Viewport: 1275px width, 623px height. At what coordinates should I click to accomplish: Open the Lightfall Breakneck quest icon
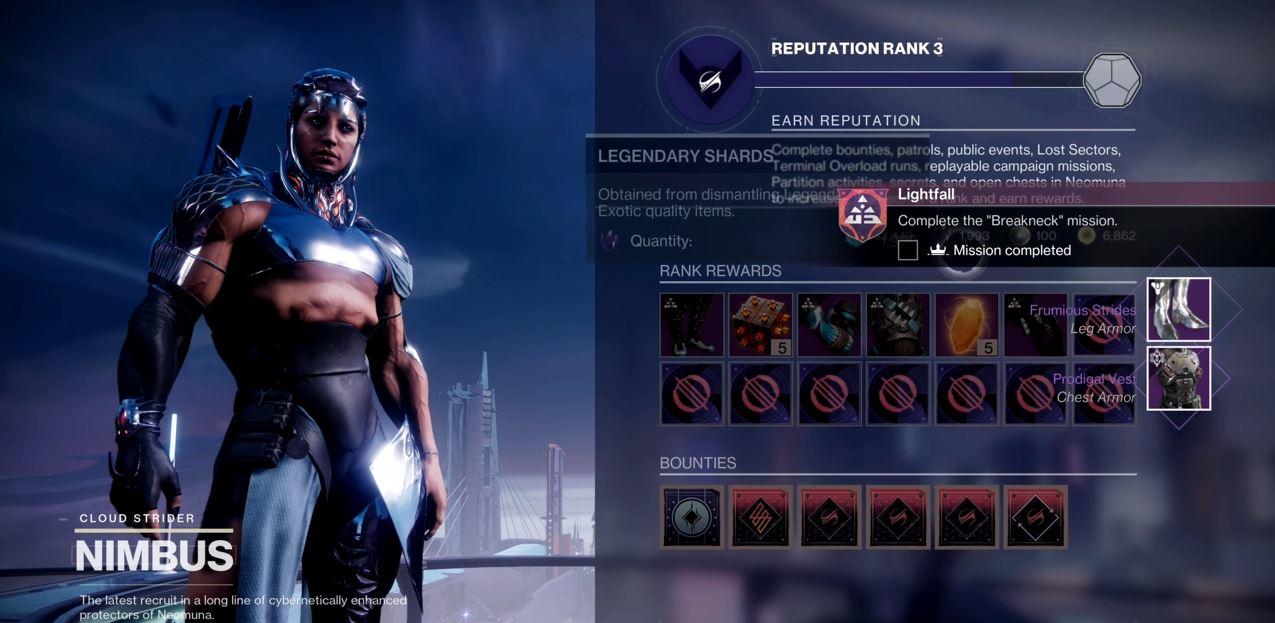[x=863, y=213]
